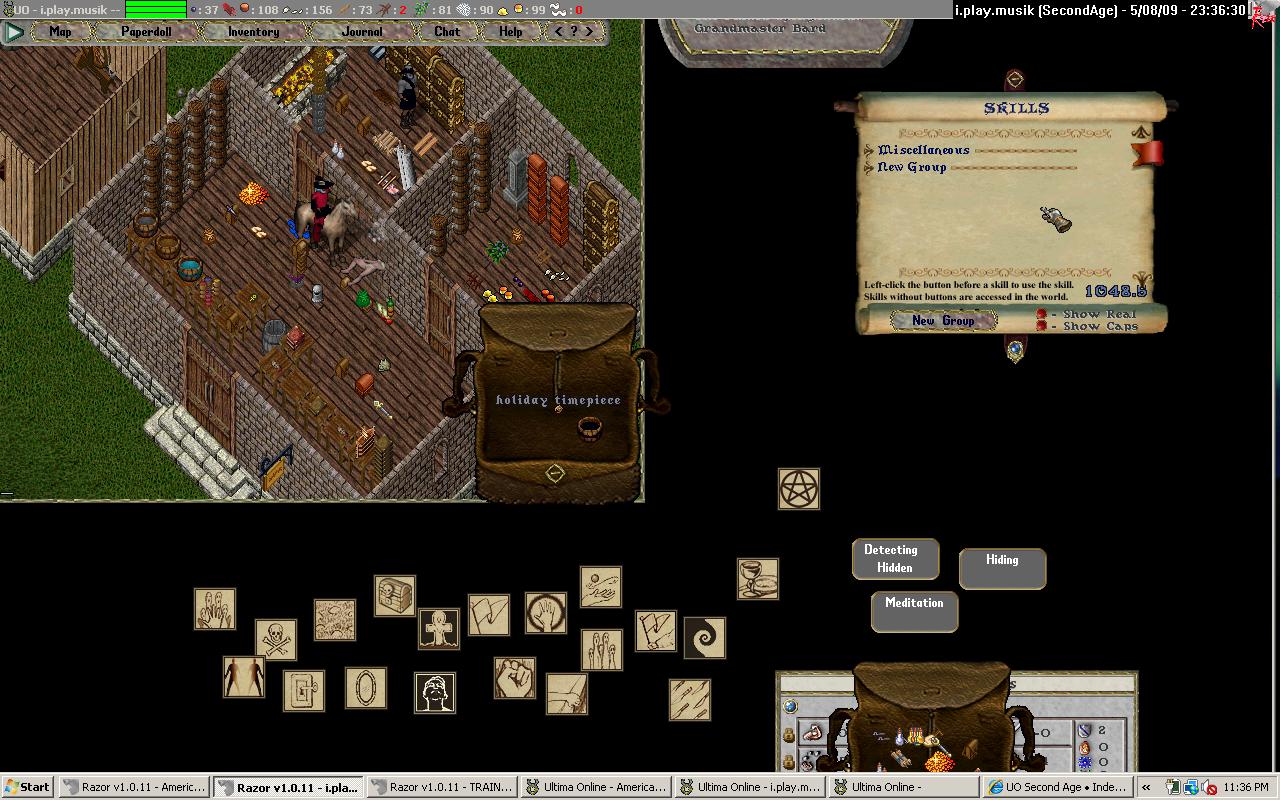
Task: Expand the Miscellaneous skill group
Action: tap(869, 151)
